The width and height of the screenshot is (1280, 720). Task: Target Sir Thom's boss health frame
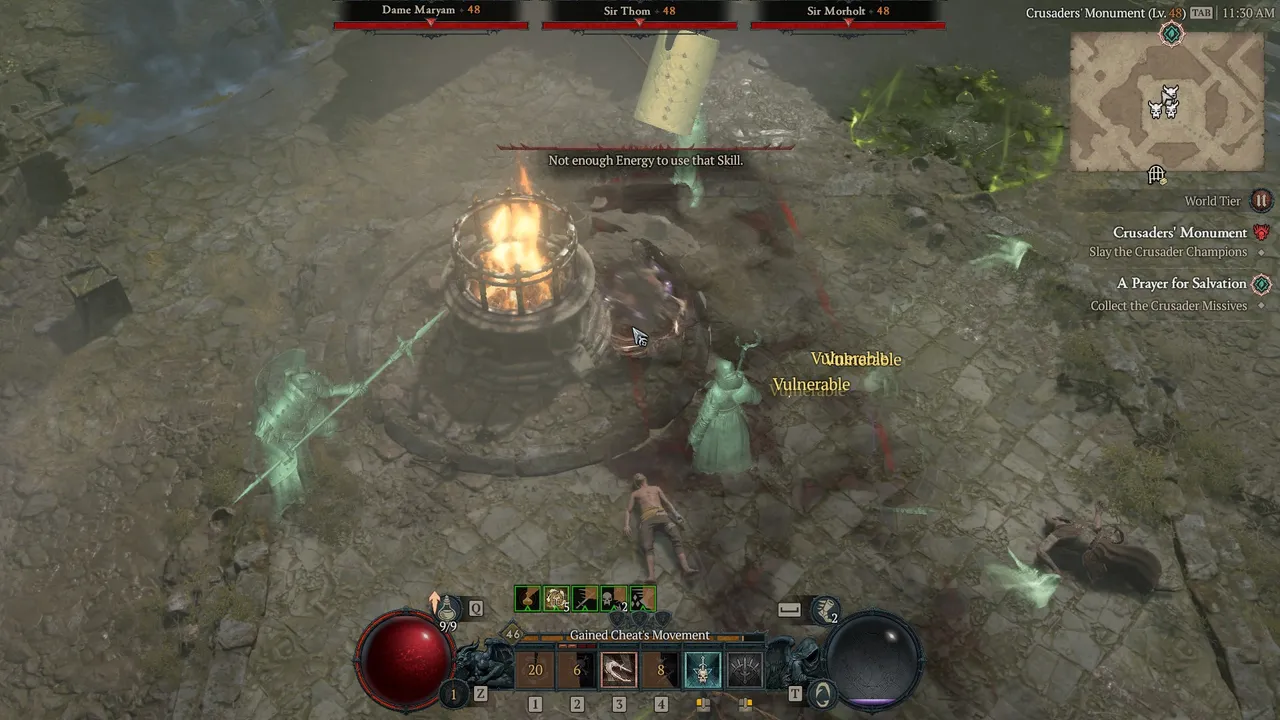[x=640, y=17]
